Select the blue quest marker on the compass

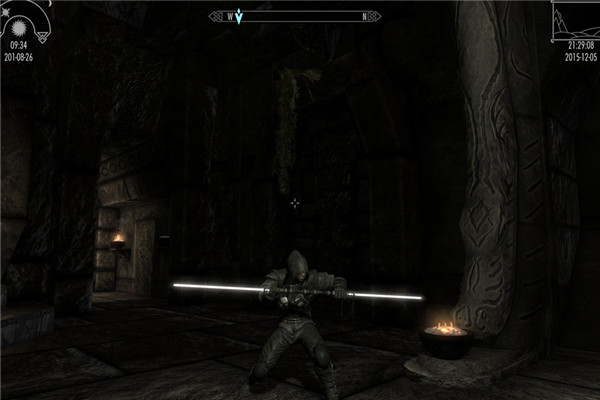[x=241, y=16]
